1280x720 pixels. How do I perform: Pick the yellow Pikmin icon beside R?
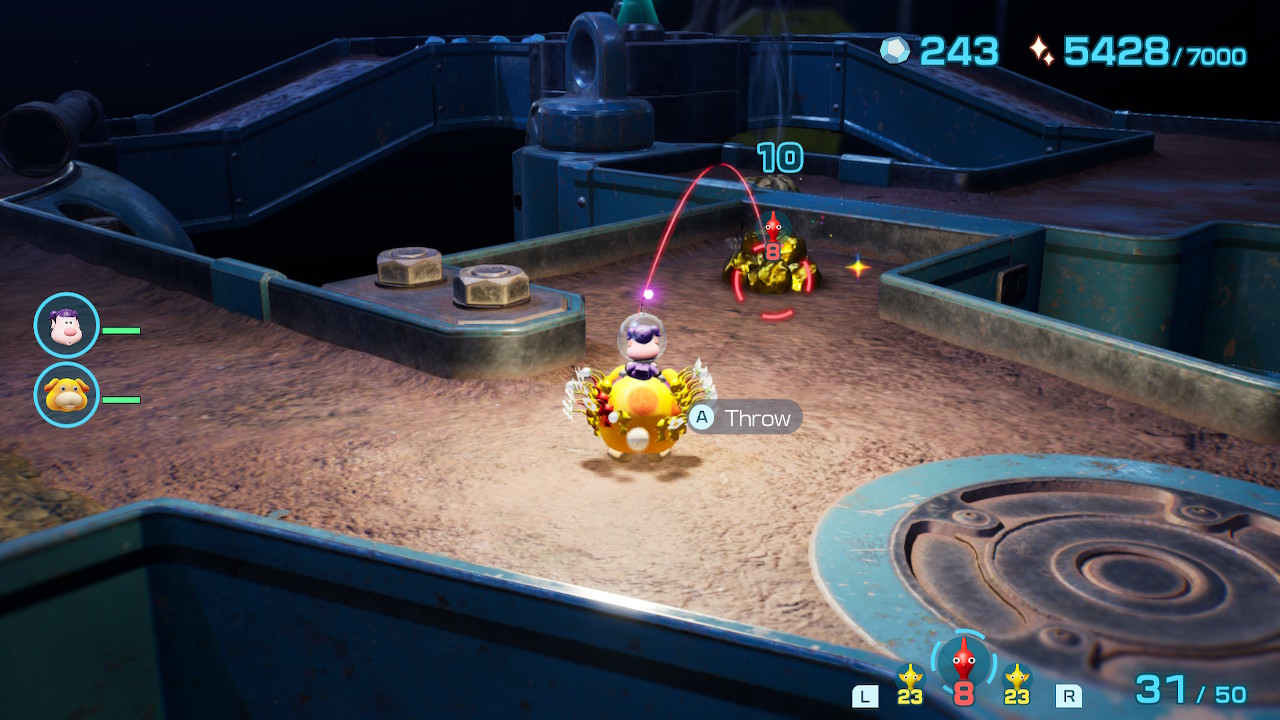pyautogui.click(x=1017, y=677)
